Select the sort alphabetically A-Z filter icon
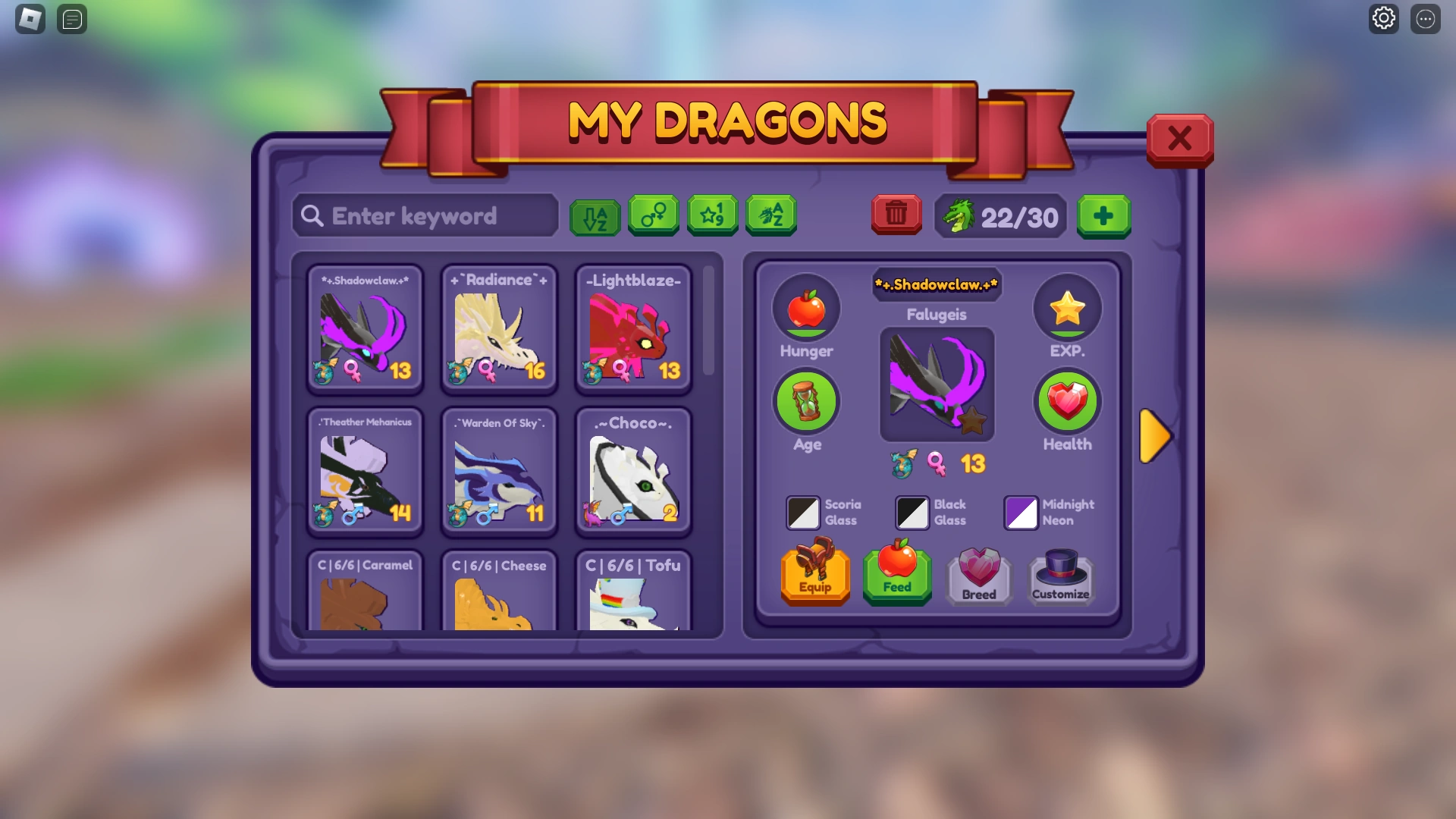 [595, 216]
